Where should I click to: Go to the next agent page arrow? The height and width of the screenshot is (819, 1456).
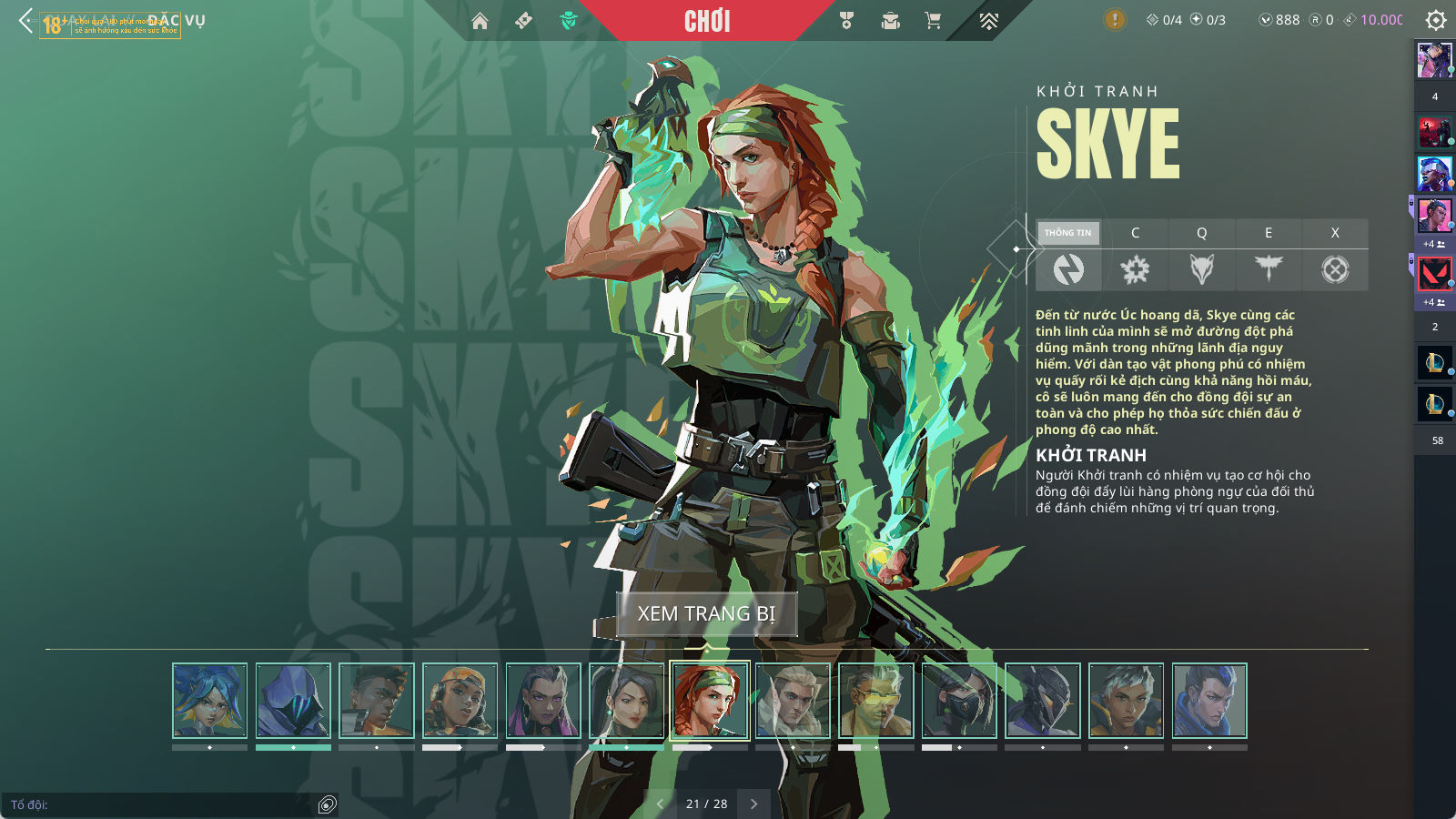[753, 804]
